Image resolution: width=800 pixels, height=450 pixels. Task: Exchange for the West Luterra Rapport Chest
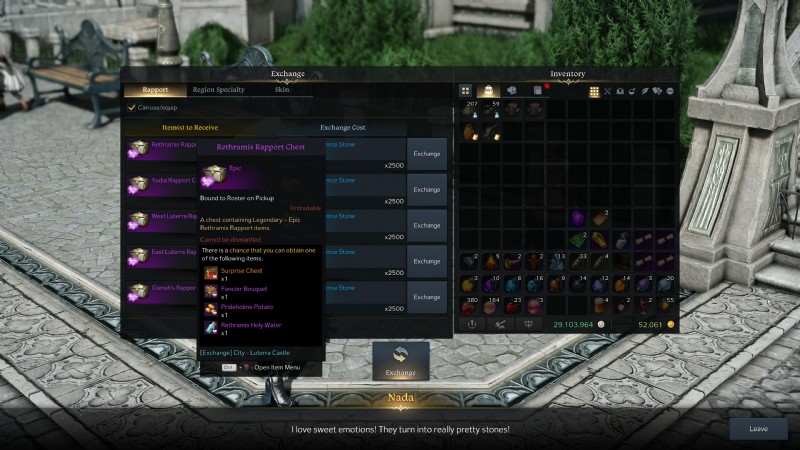[x=427, y=225]
